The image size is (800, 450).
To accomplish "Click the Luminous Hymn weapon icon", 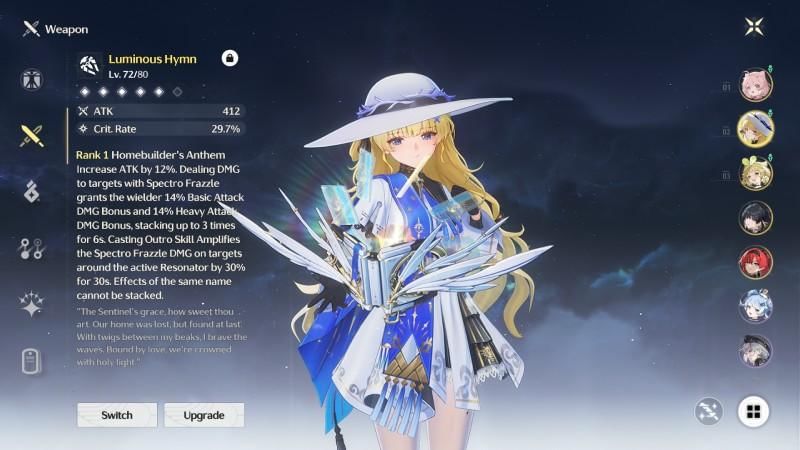I will [91, 65].
